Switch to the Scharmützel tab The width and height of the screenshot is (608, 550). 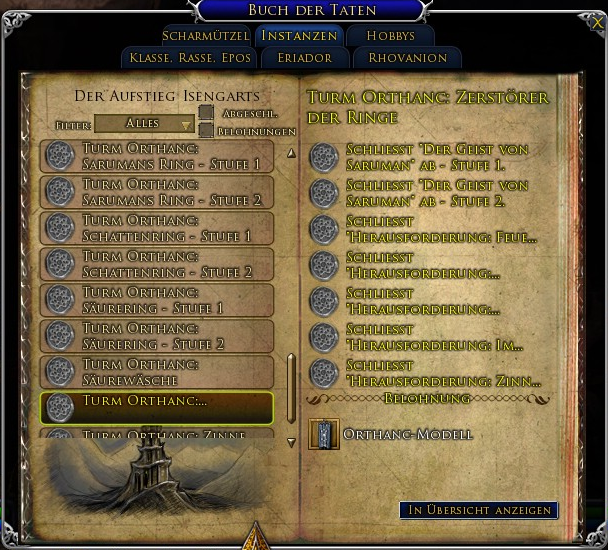[204, 36]
